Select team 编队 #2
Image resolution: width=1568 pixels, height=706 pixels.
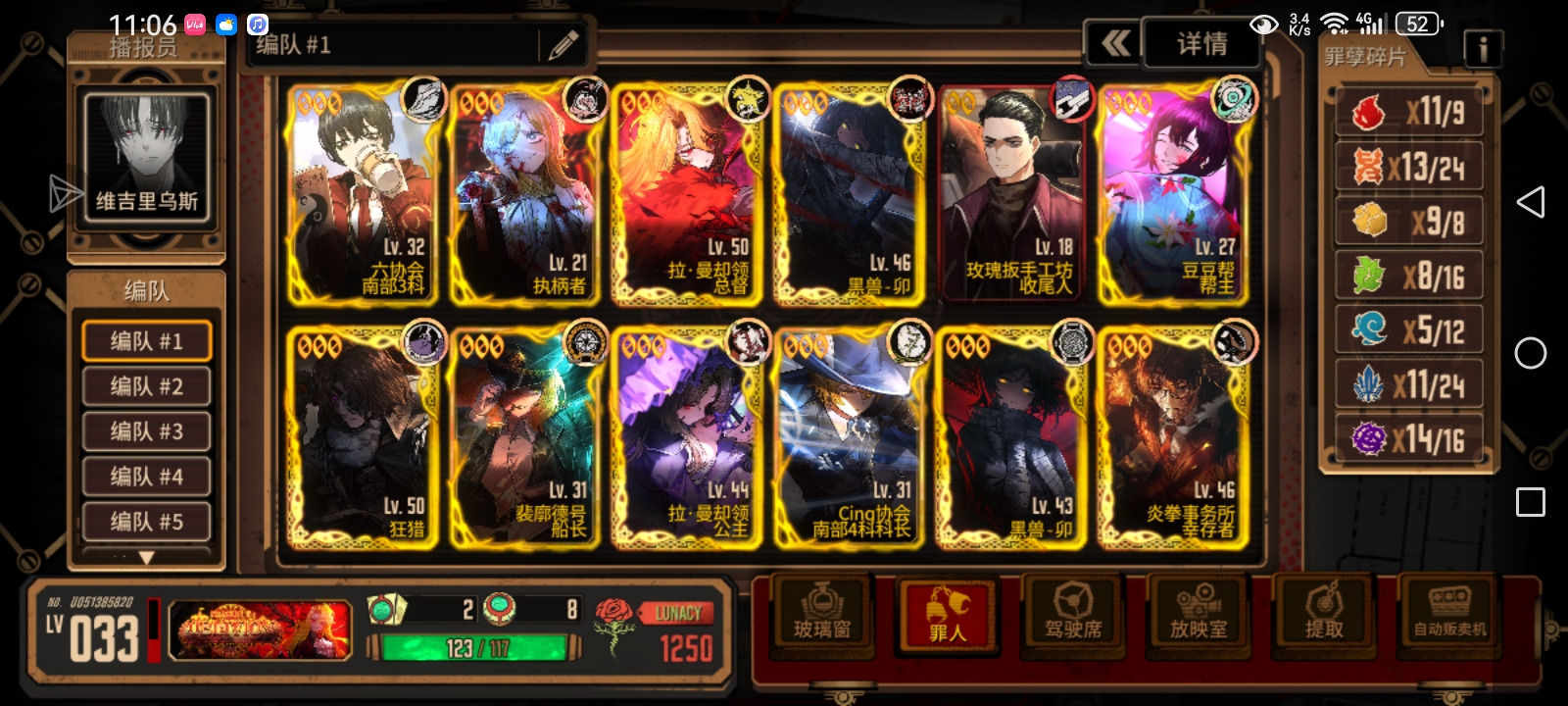[146, 386]
